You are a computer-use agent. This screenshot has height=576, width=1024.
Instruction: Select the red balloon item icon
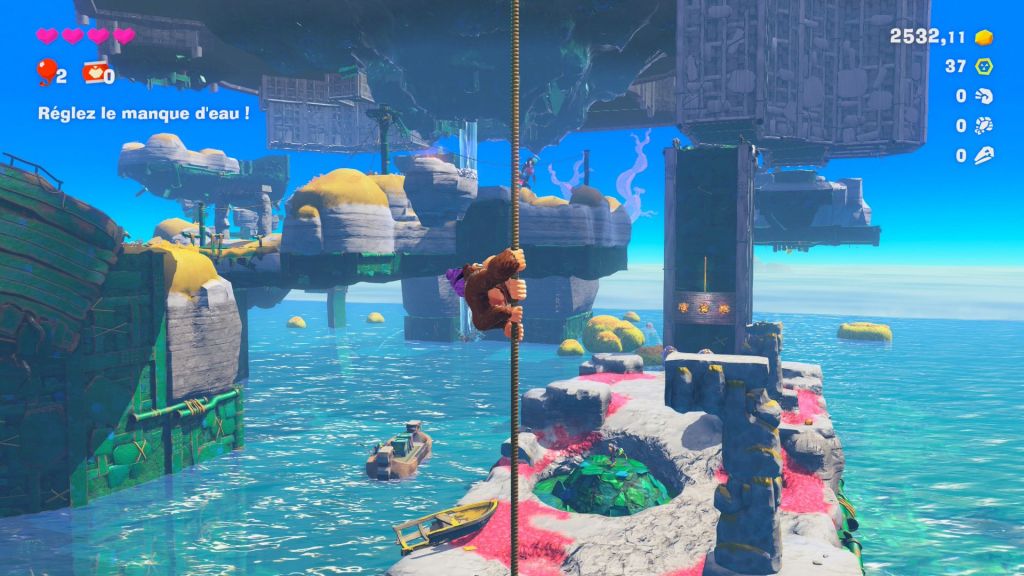point(45,72)
